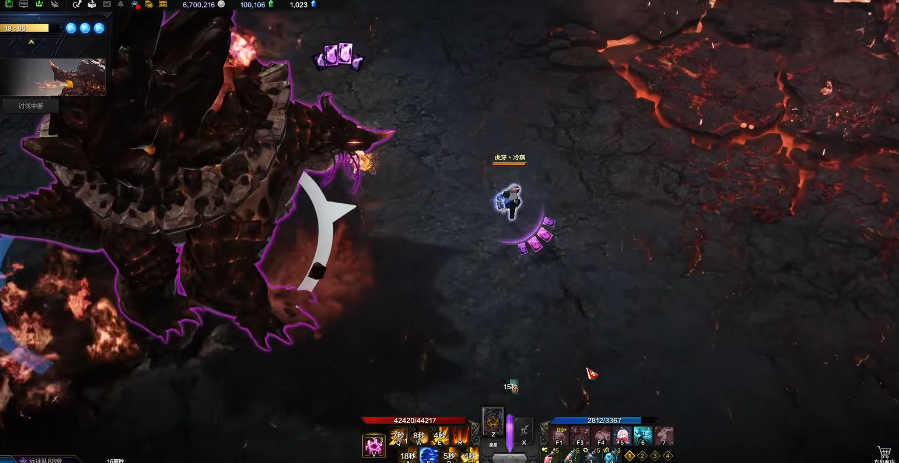This screenshot has width=899, height=463.
Task: Open the notification bell icon
Action: pyautogui.click(x=121, y=5)
